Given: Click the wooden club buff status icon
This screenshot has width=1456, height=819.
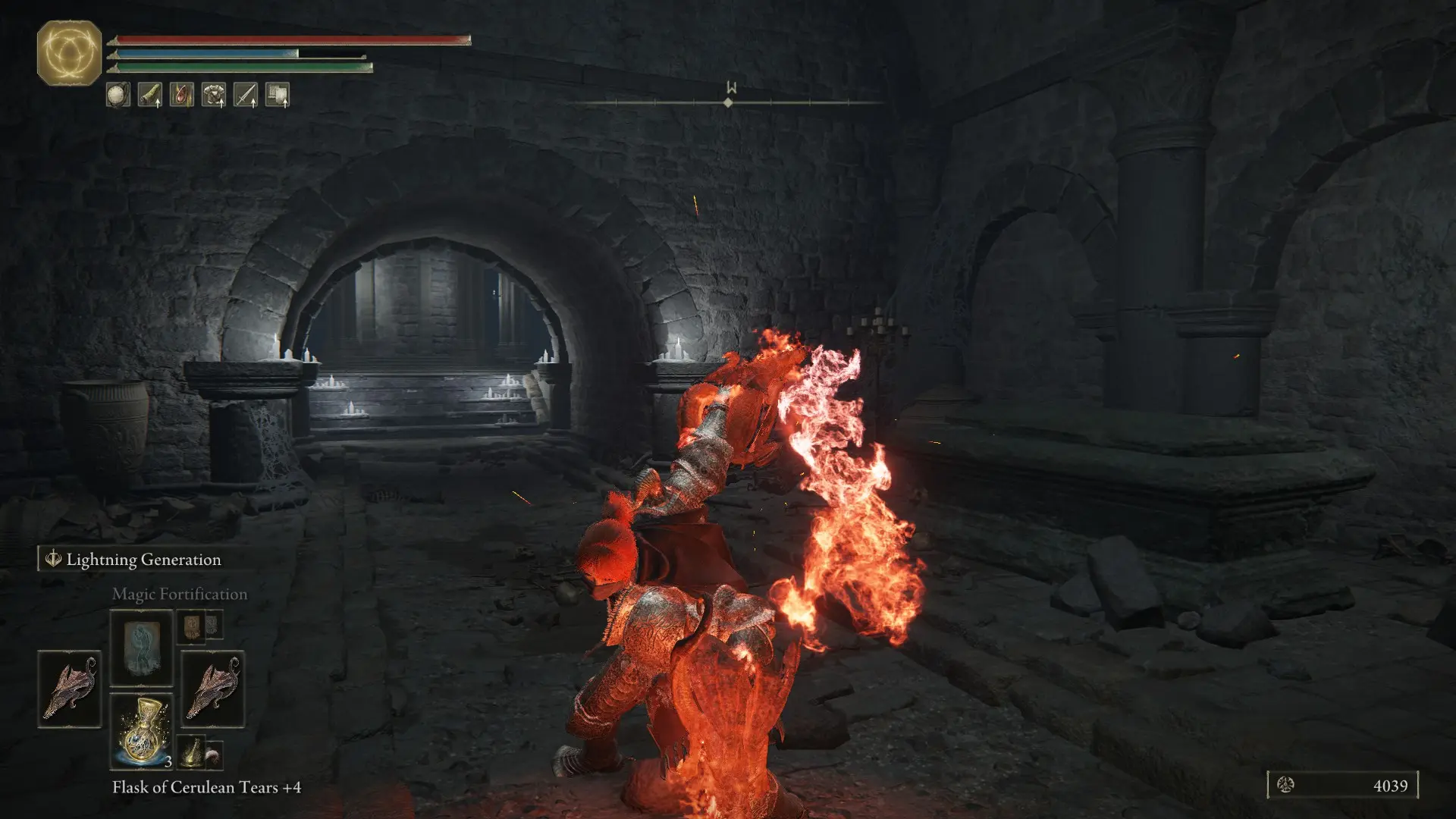Looking at the screenshot, I should tap(150, 95).
